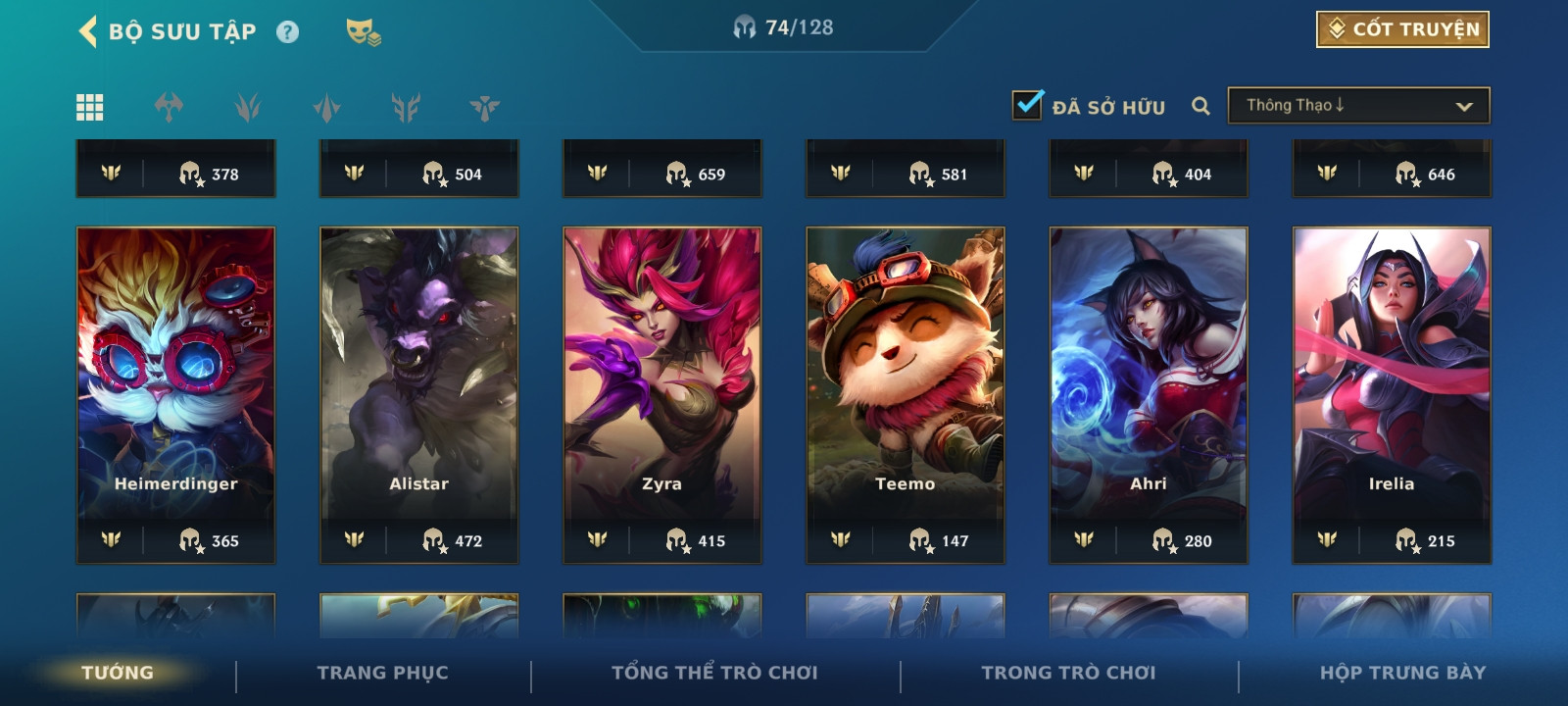Select the all-champions grid filter
The image size is (1568, 706).
[90, 107]
